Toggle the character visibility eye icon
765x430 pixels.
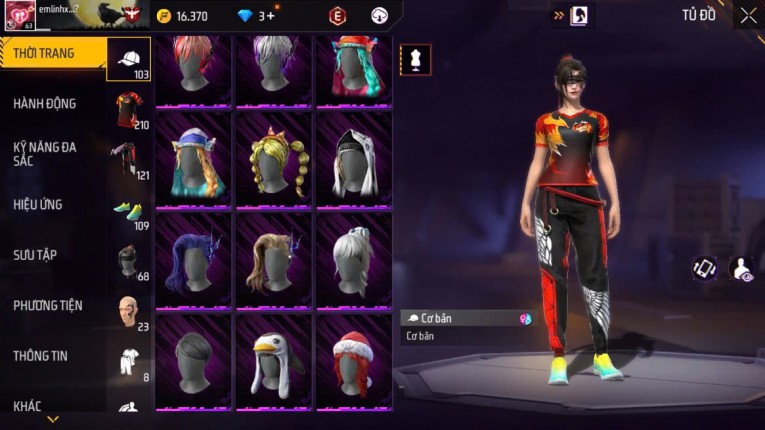743,269
